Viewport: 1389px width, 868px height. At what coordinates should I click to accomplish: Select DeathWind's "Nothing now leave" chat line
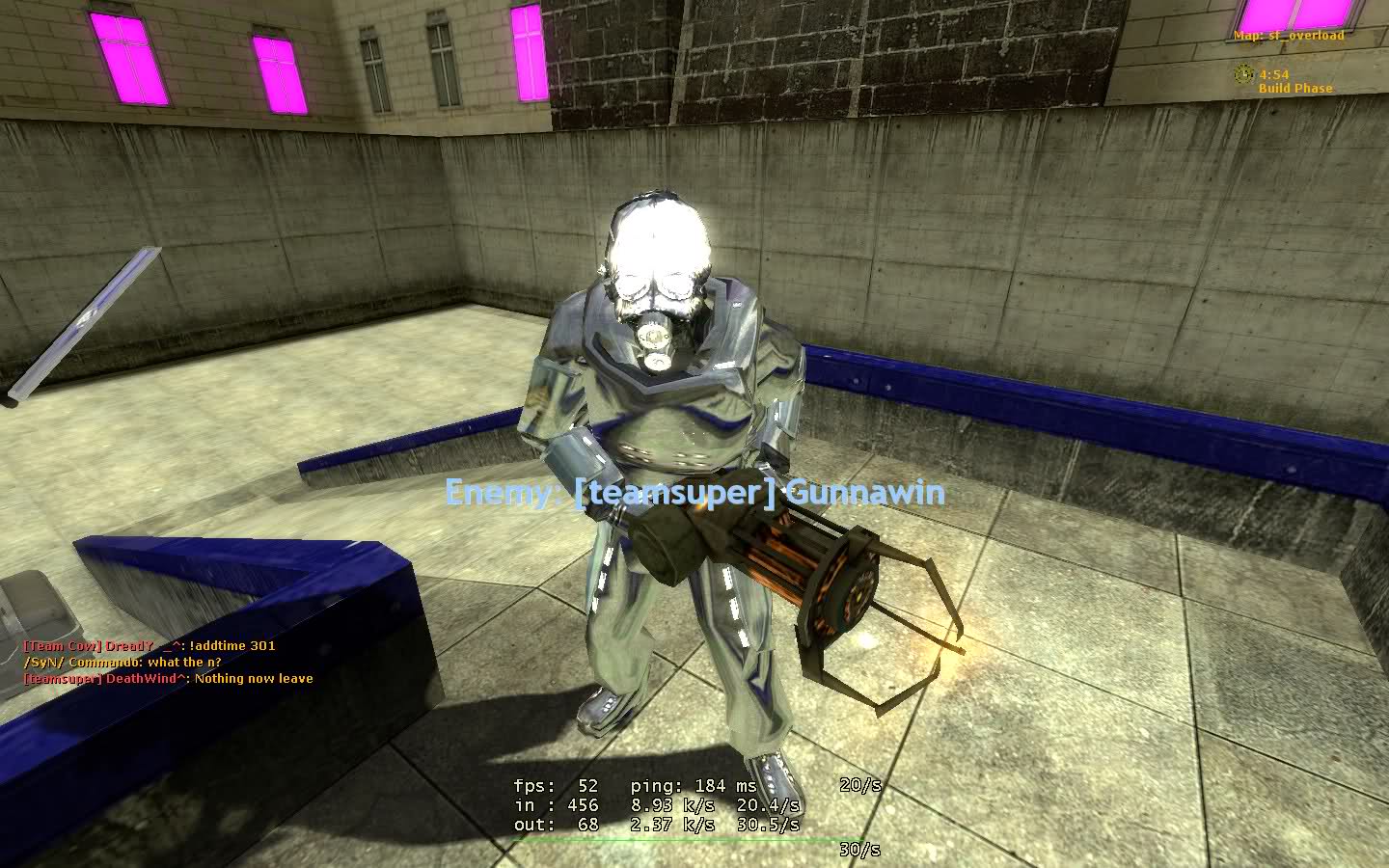pos(169,678)
